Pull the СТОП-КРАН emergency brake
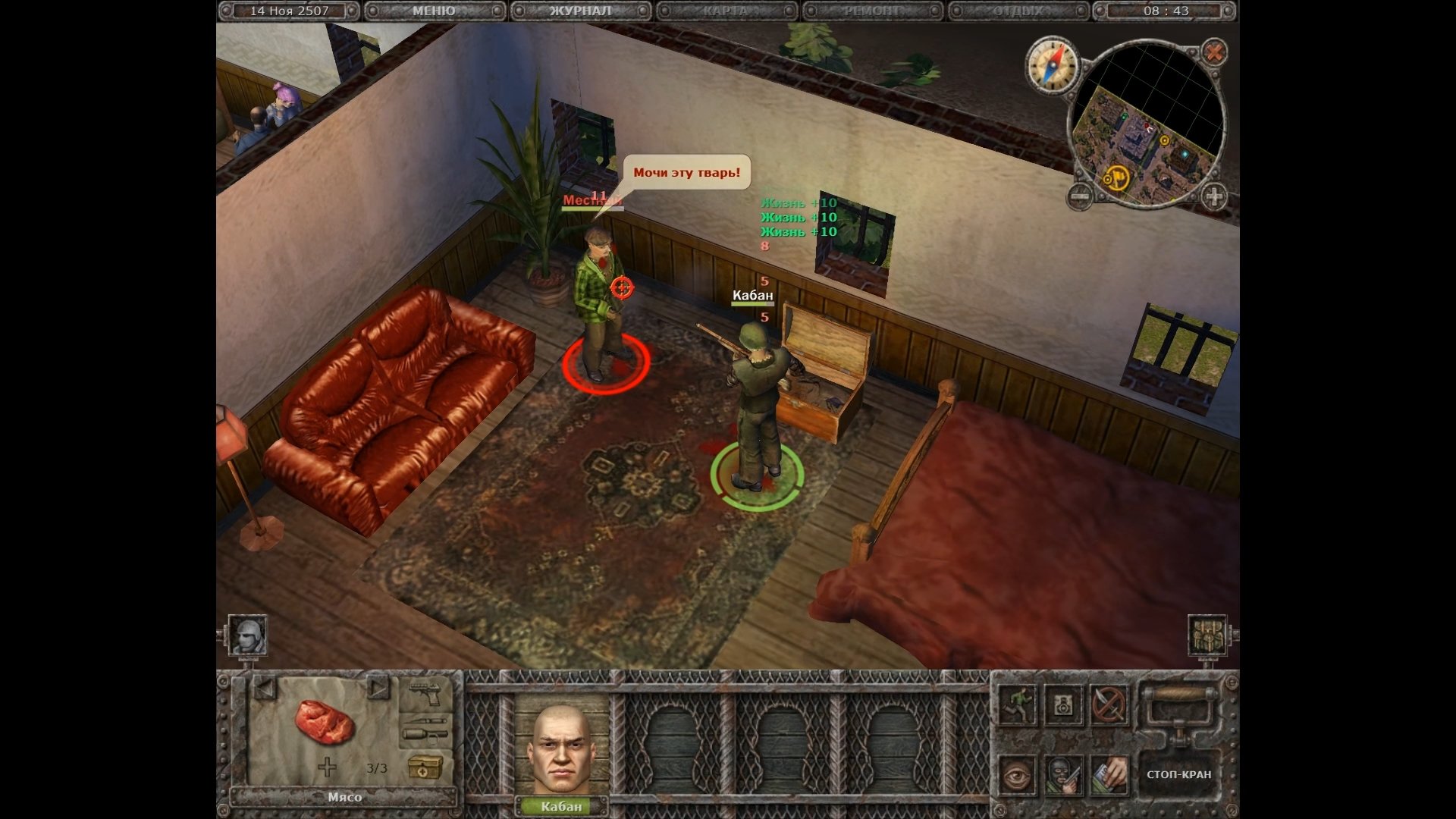The width and height of the screenshot is (1456, 819). 1178,774
